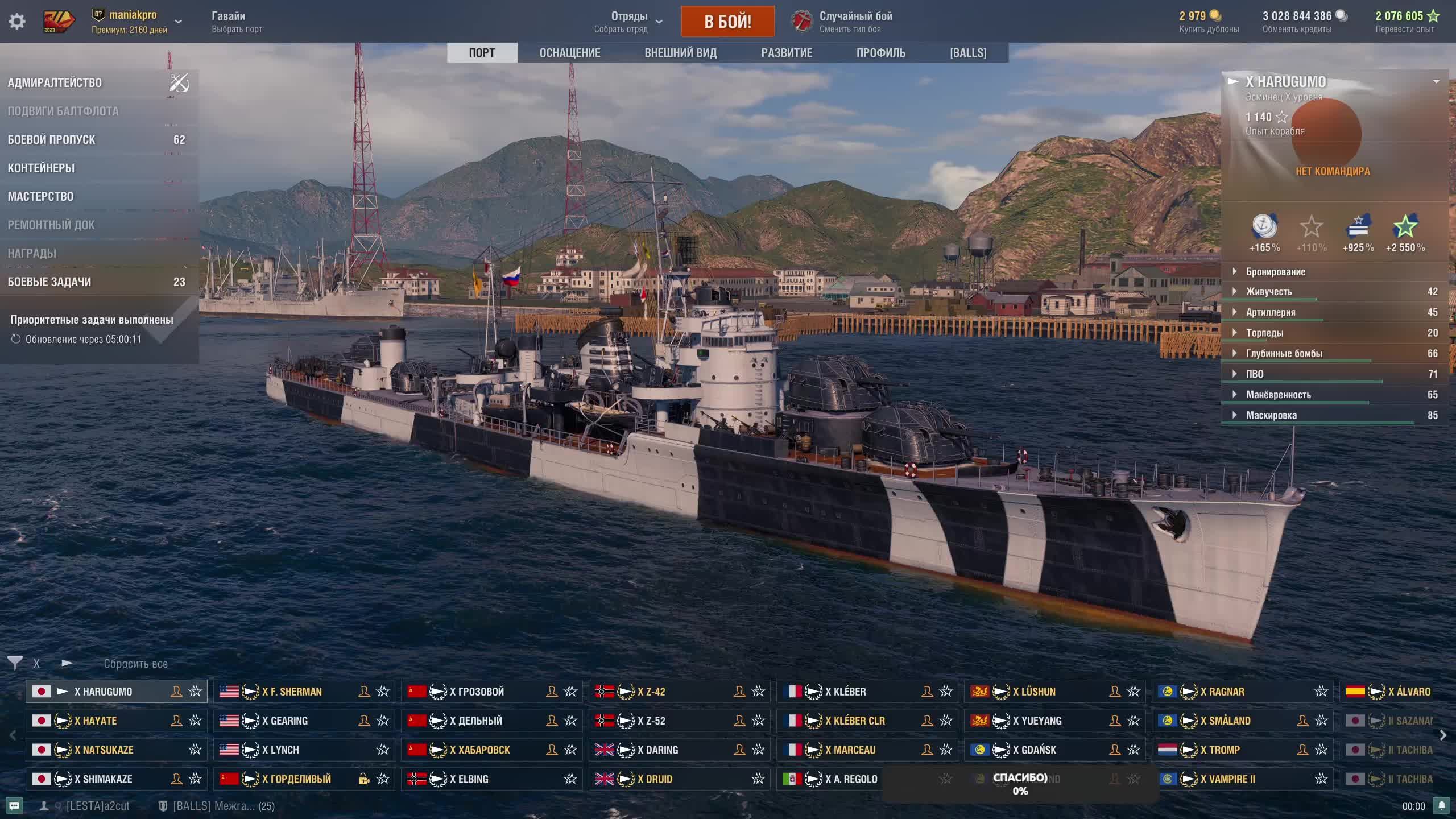Open the [BALLS] clan tab
The width and height of the screenshot is (1456, 819).
coord(967,53)
